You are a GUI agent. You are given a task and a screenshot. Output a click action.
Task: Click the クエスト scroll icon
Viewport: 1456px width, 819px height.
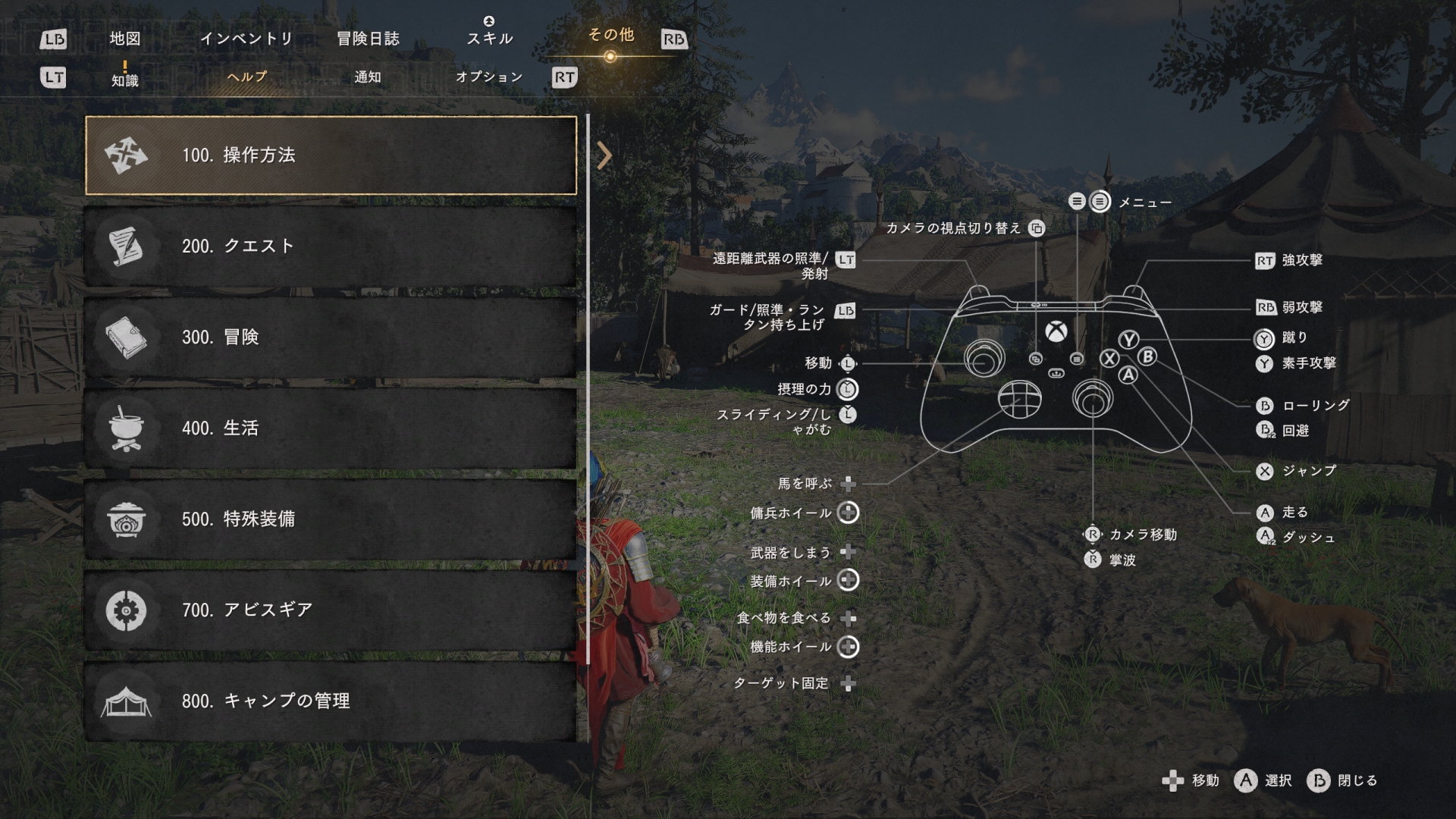click(x=127, y=245)
